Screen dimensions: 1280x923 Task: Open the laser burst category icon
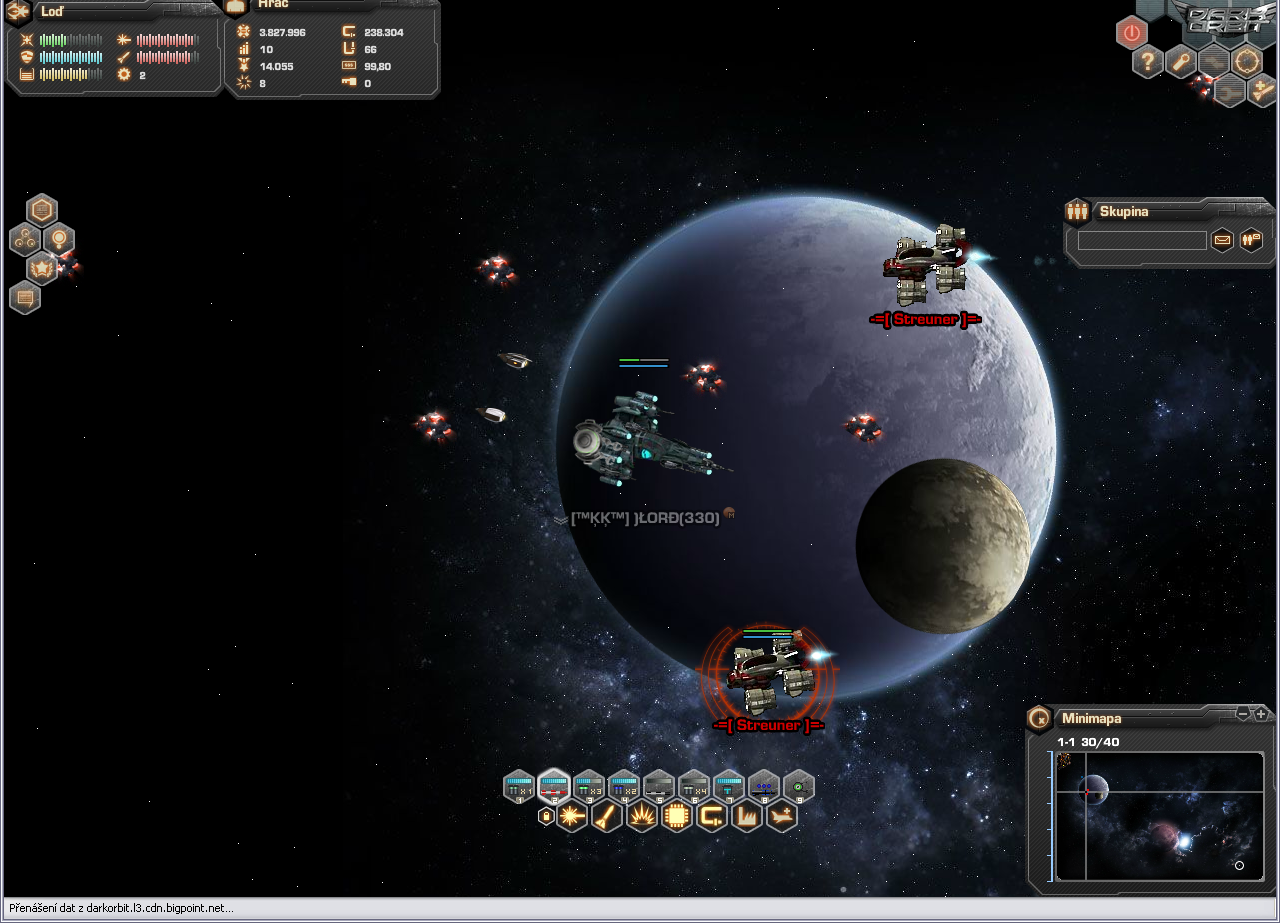[573, 816]
